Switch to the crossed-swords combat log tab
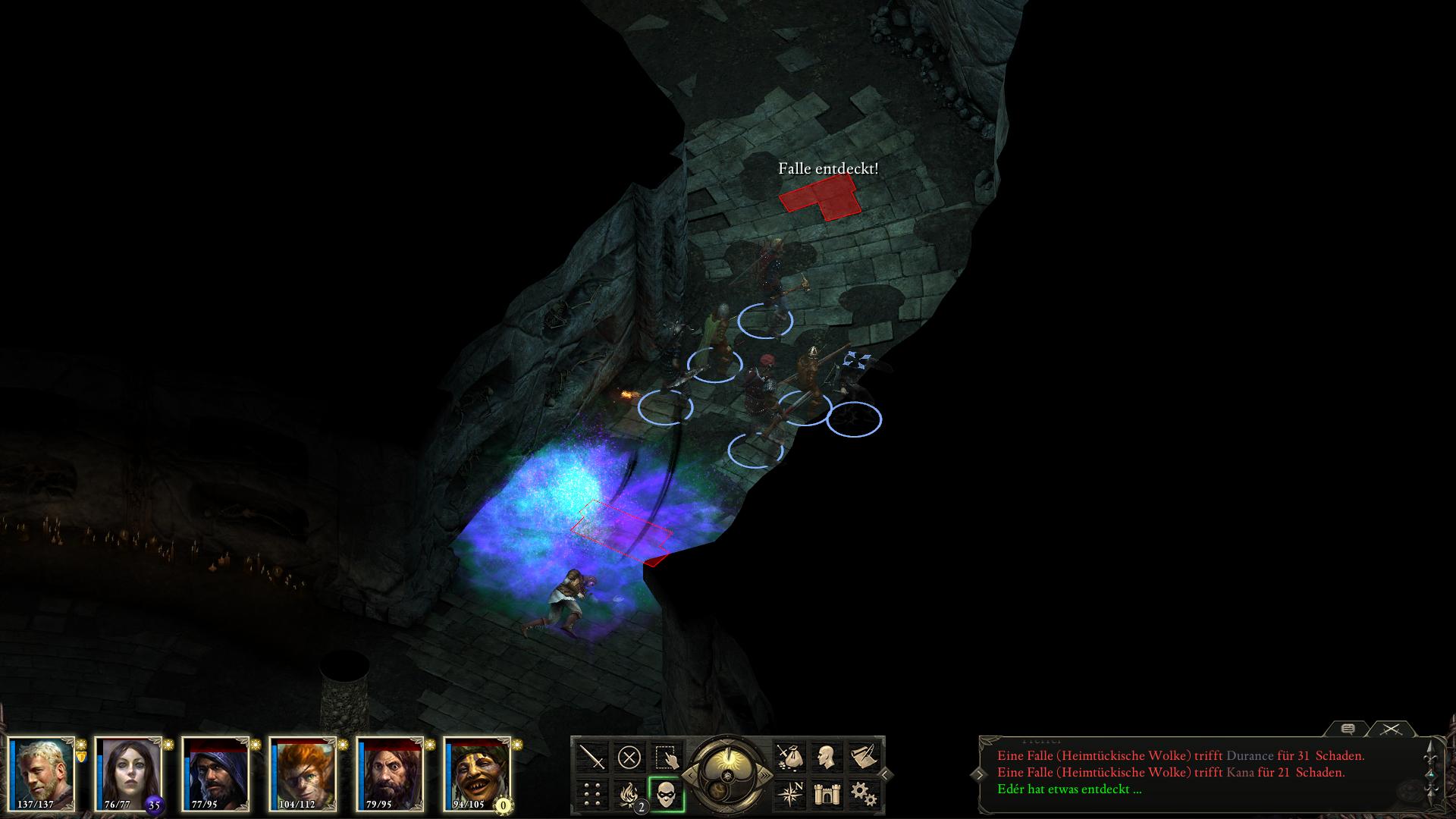 pyautogui.click(x=1390, y=729)
